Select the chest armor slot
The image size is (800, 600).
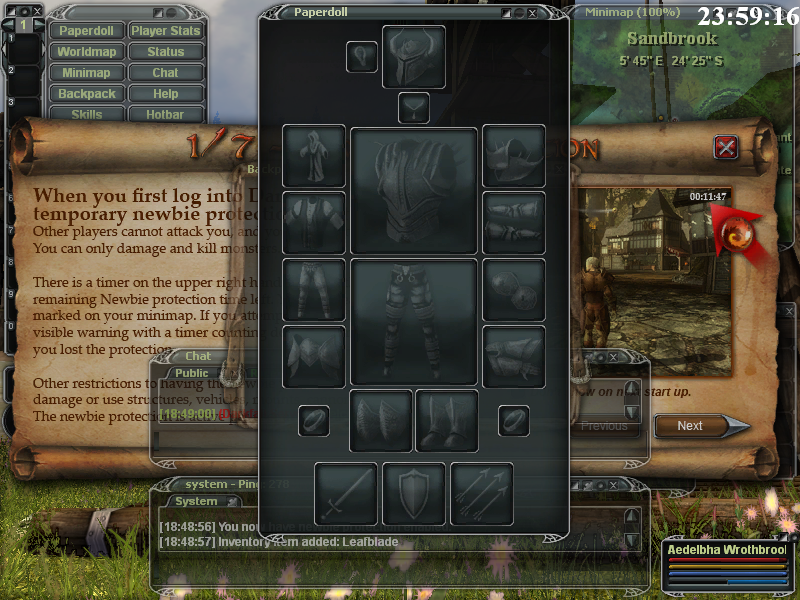[413, 190]
